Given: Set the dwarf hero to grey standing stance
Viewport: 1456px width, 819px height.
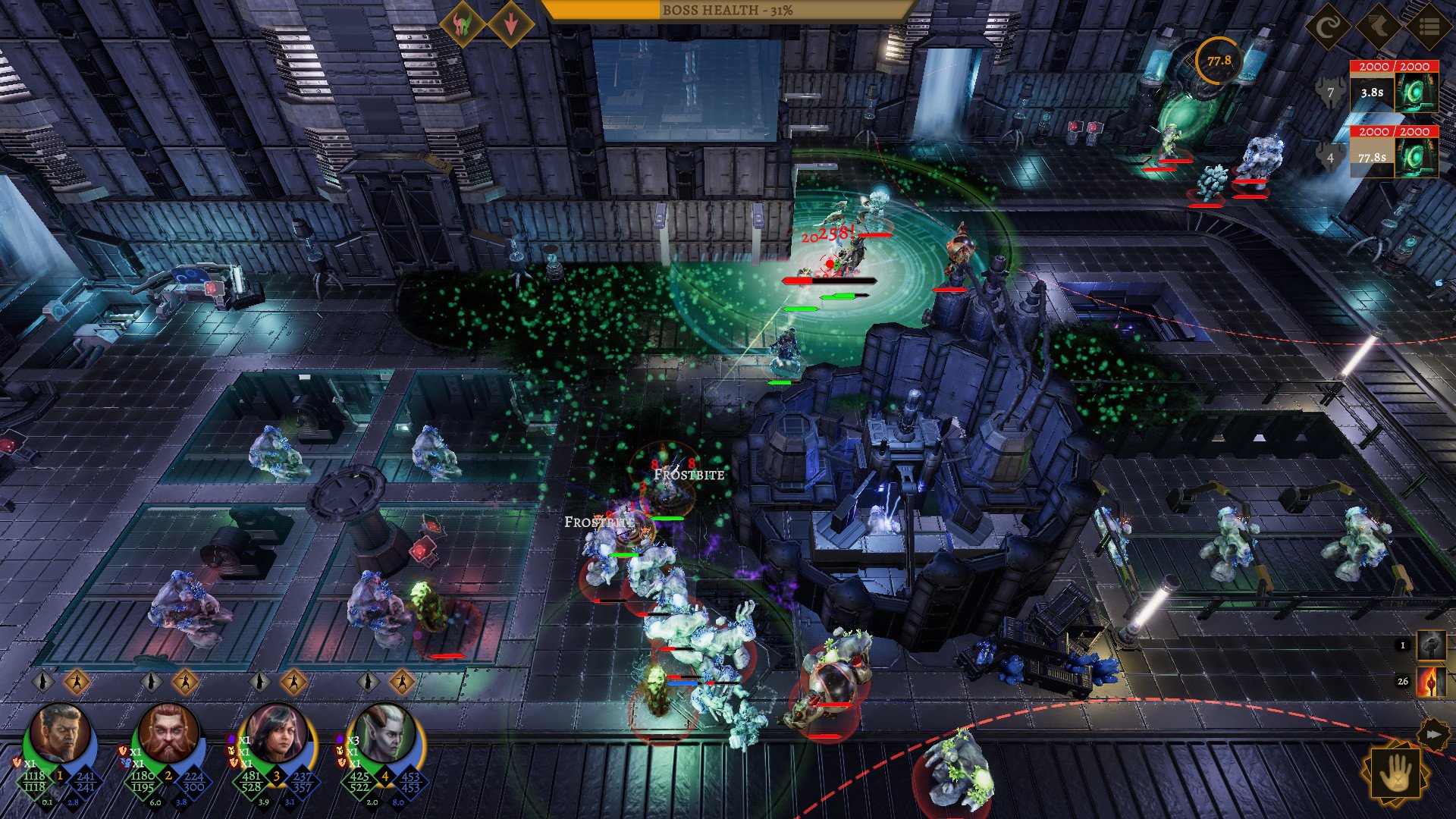Looking at the screenshot, I should click(x=152, y=682).
